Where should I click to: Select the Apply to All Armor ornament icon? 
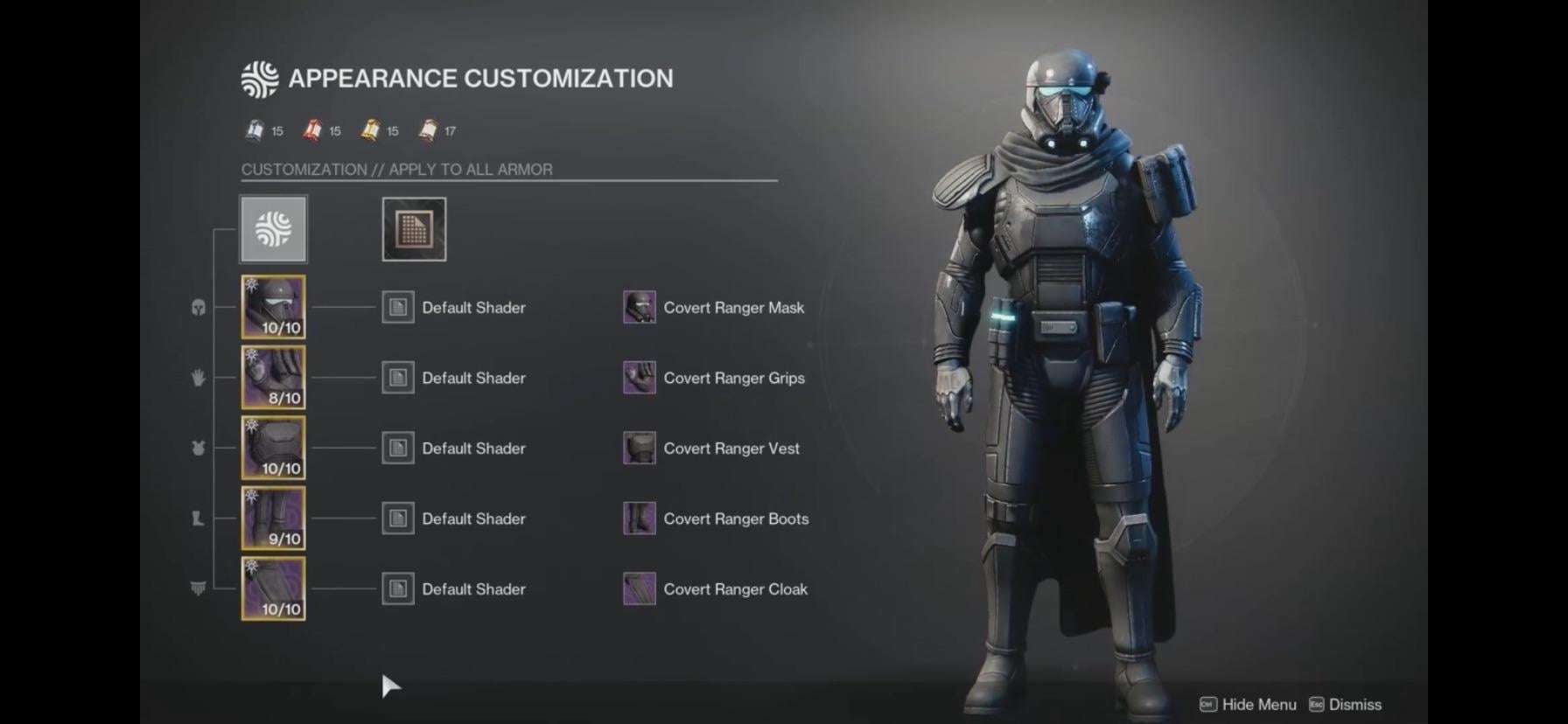coord(274,229)
